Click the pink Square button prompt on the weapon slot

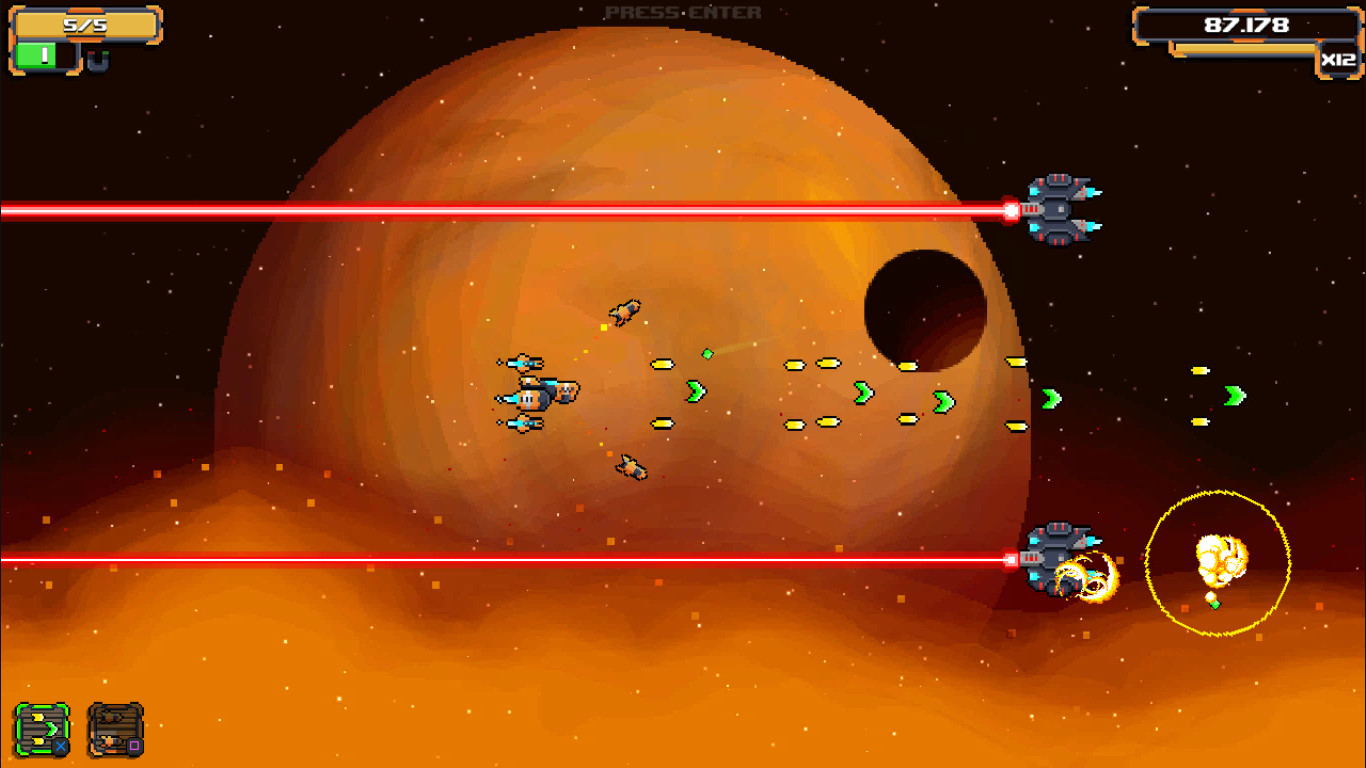[134, 745]
